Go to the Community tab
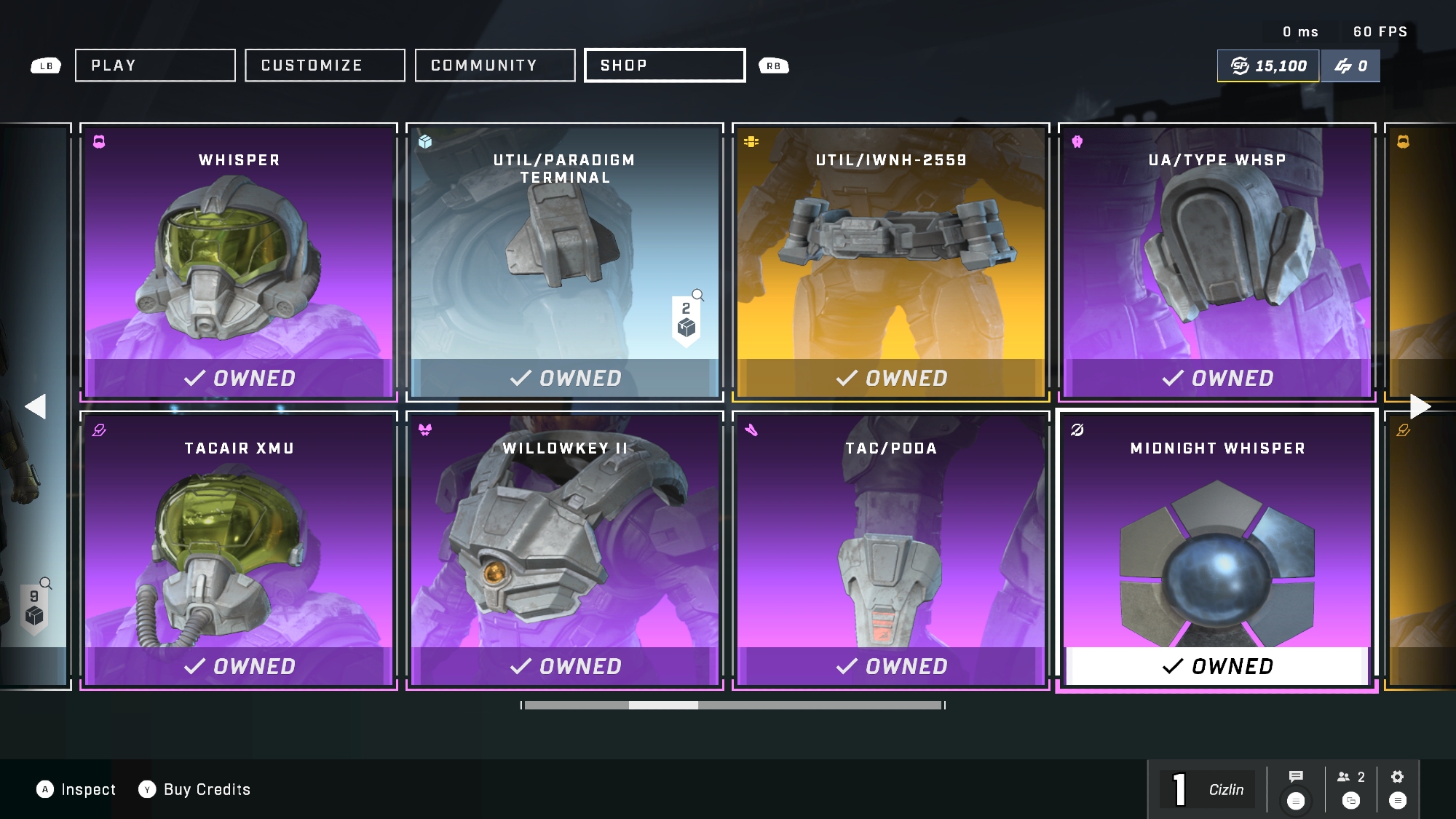Screen dimensions: 1456x819 pyautogui.click(x=495, y=66)
